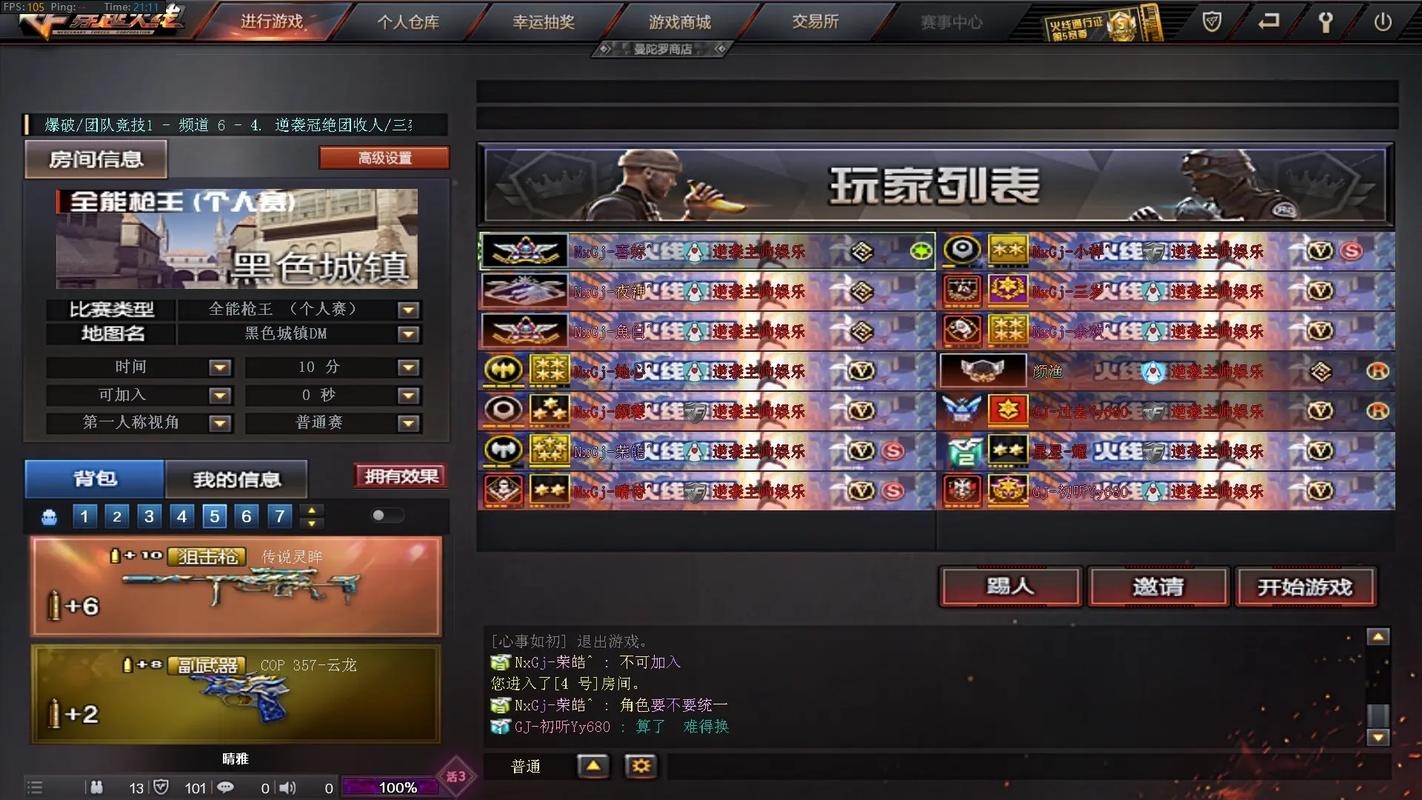Open the 比赛类型 dropdown
Screen dimensions: 1422x800
coord(408,310)
